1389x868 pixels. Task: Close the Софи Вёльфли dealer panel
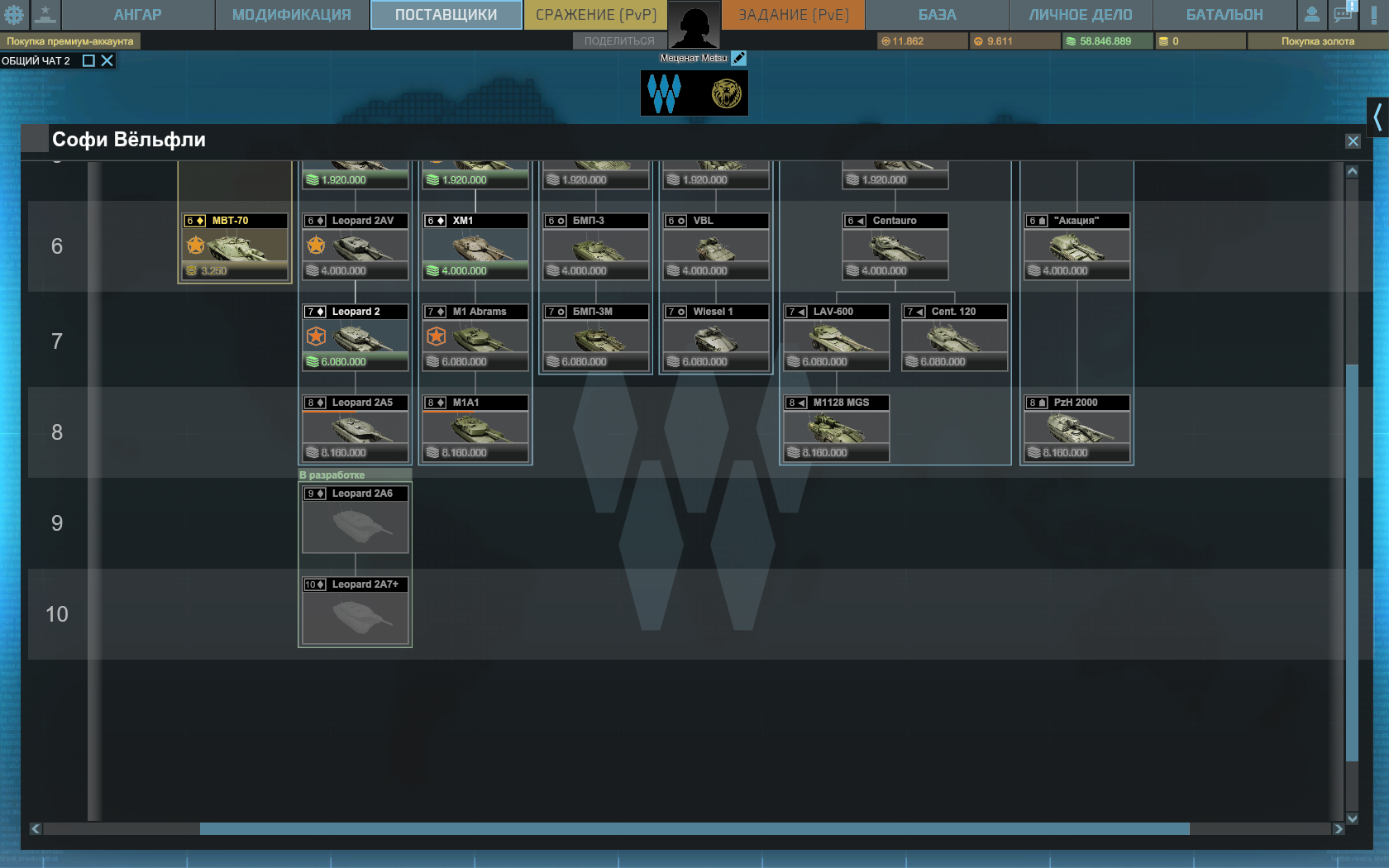coord(1353,141)
